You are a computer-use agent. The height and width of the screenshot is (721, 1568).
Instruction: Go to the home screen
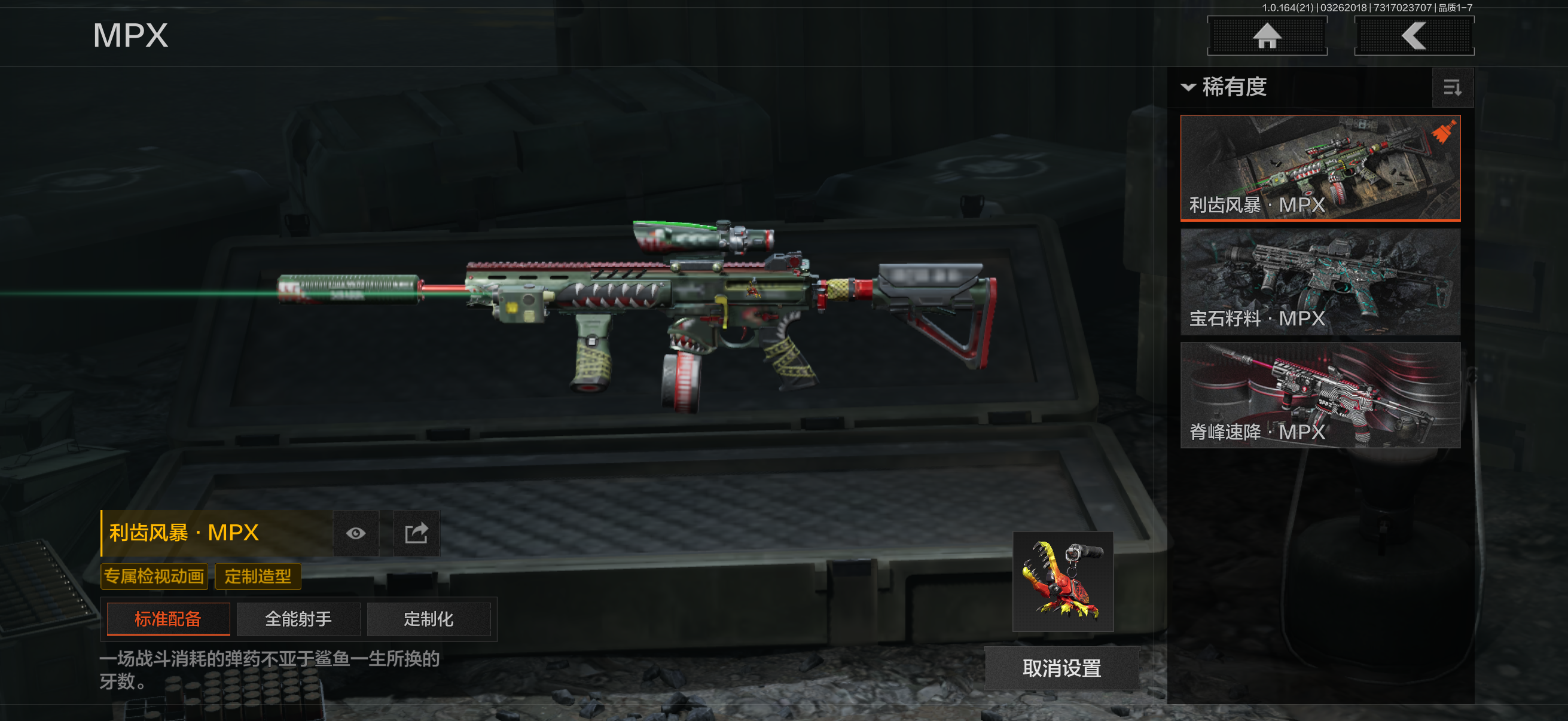[x=1267, y=36]
